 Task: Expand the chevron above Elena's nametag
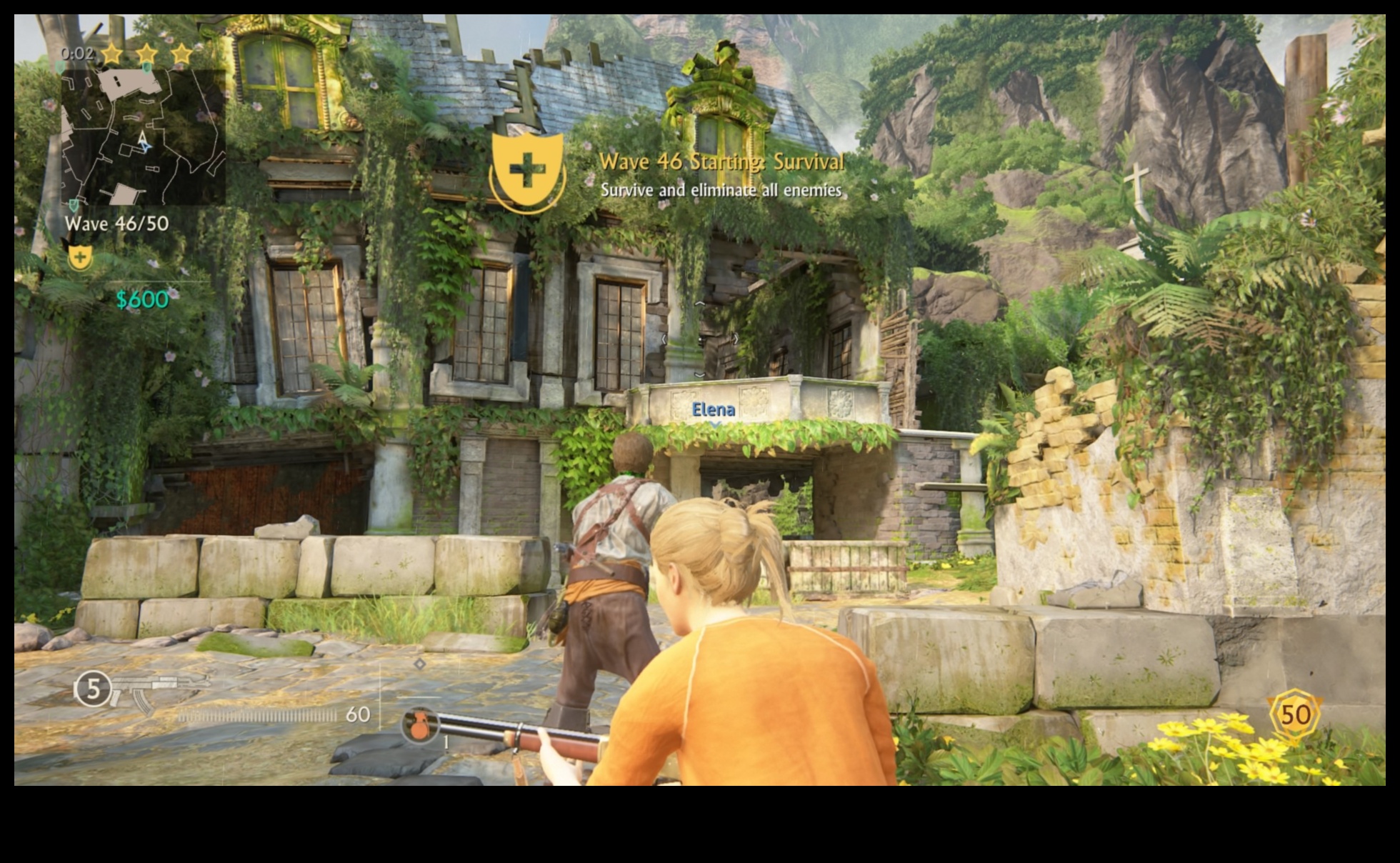(x=700, y=374)
